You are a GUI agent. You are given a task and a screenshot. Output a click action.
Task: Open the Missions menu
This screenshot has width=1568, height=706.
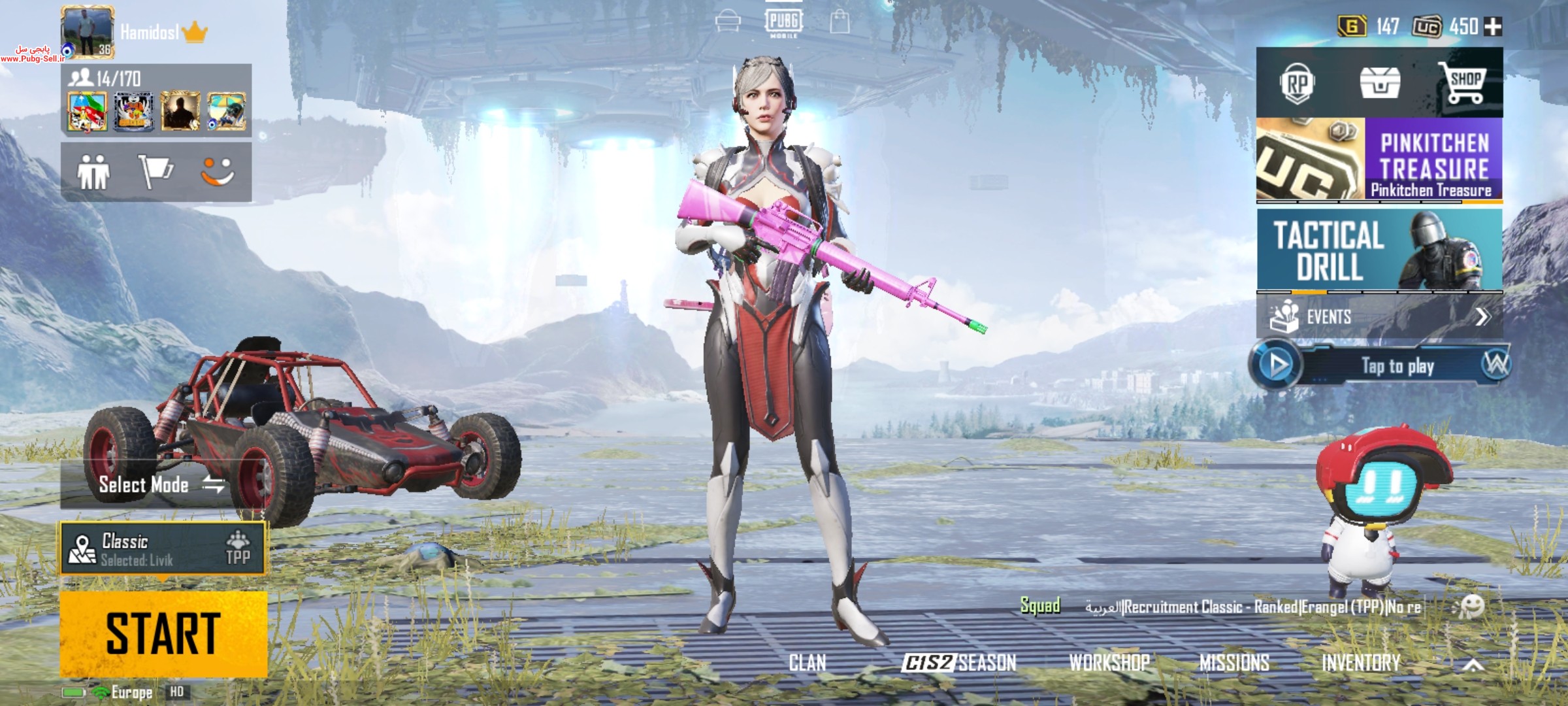1234,663
